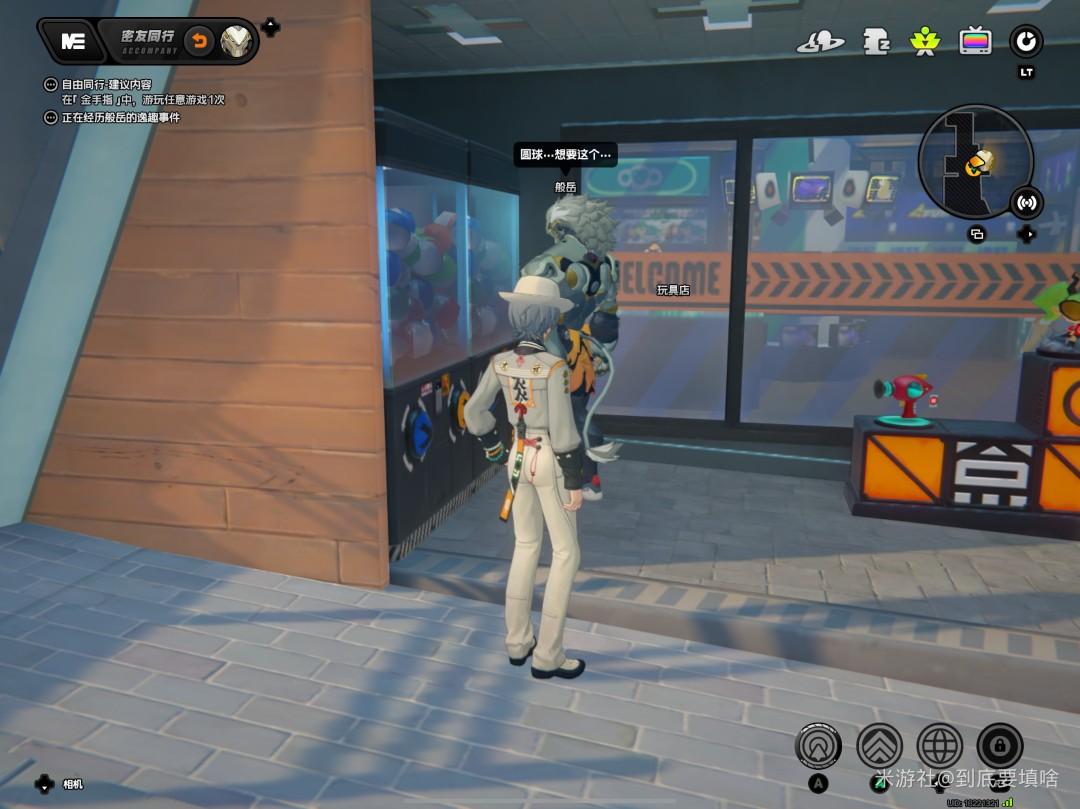Click the signal broadcast button beside minimap
This screenshot has height=809, width=1080.
(x=1026, y=203)
